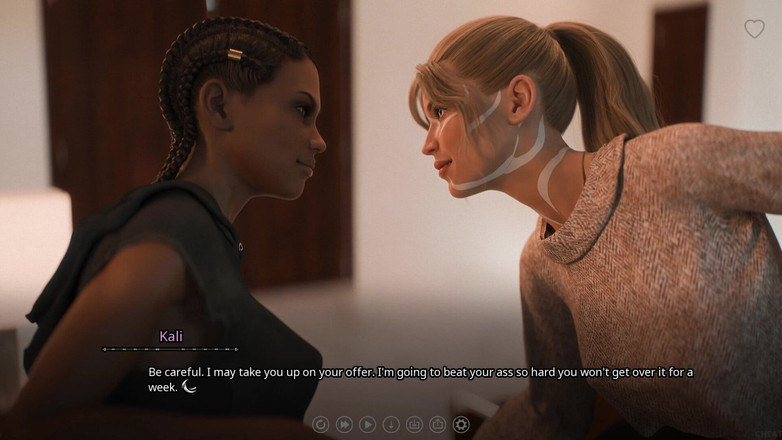Open the rollback circular arrow button
Image resolution: width=782 pixels, height=440 pixels.
tap(321, 424)
